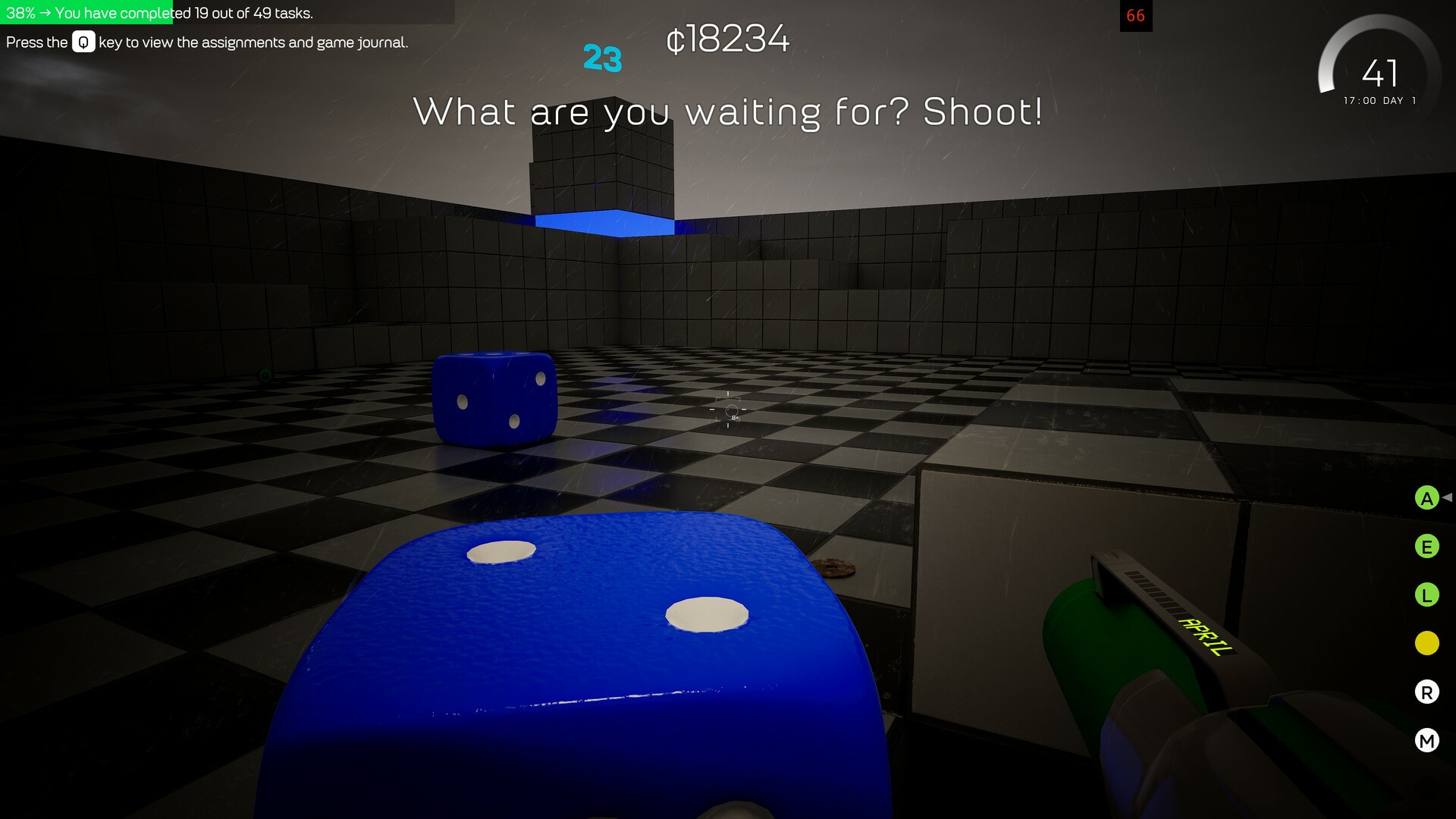Select the green E icon in sidebar
Image resolution: width=1456 pixels, height=819 pixels.
[1427, 547]
